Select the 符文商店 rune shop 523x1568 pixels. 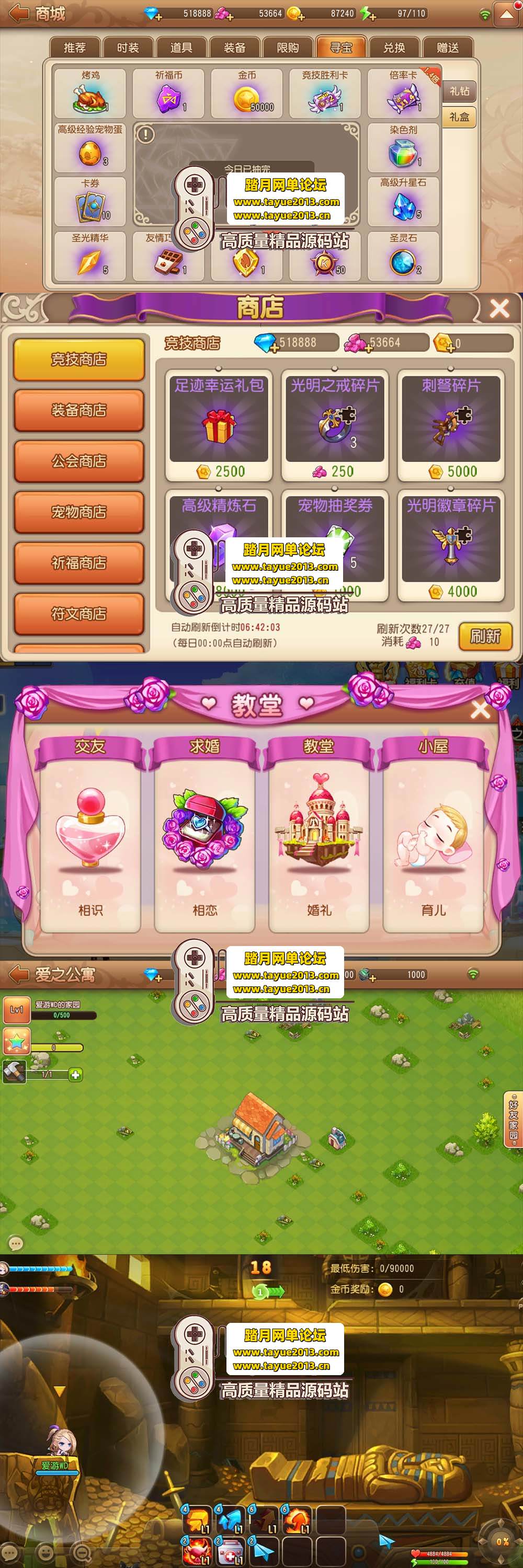pyautogui.click(x=78, y=614)
